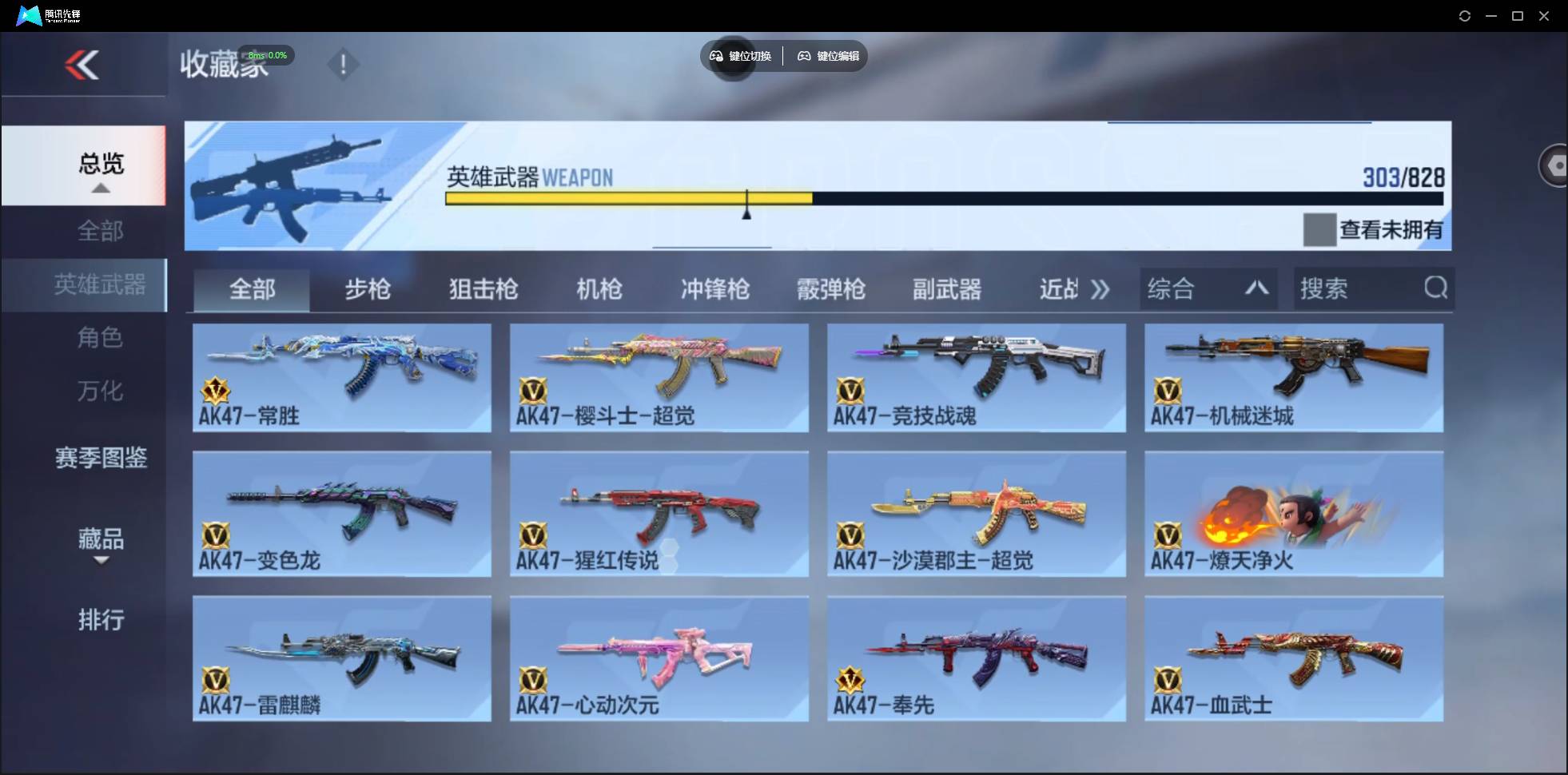Screen dimensions: 1568x775
Task: Collapse the 综合 sort dropdown chevron
Action: [1257, 288]
